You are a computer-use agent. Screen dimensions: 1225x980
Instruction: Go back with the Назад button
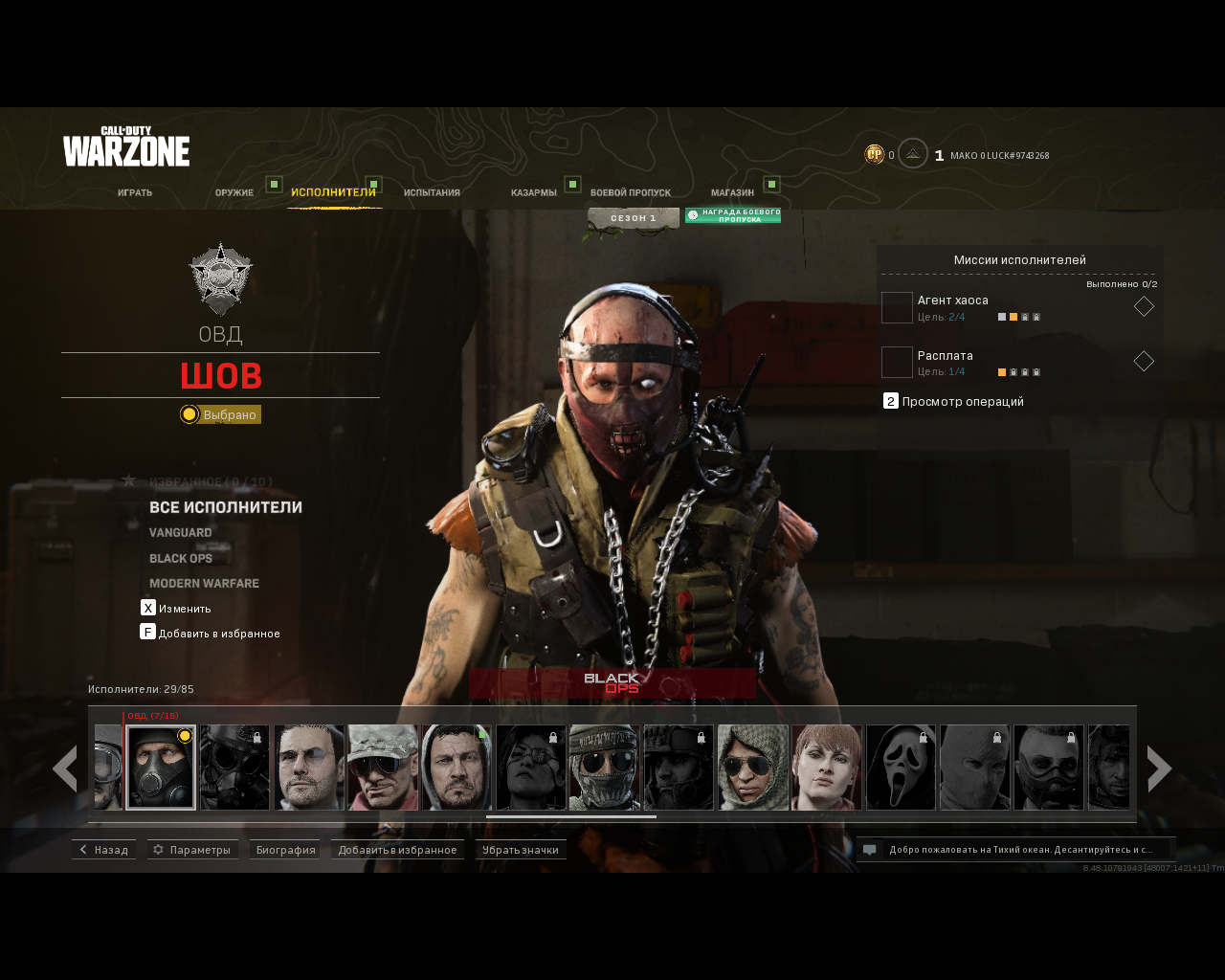coord(103,850)
